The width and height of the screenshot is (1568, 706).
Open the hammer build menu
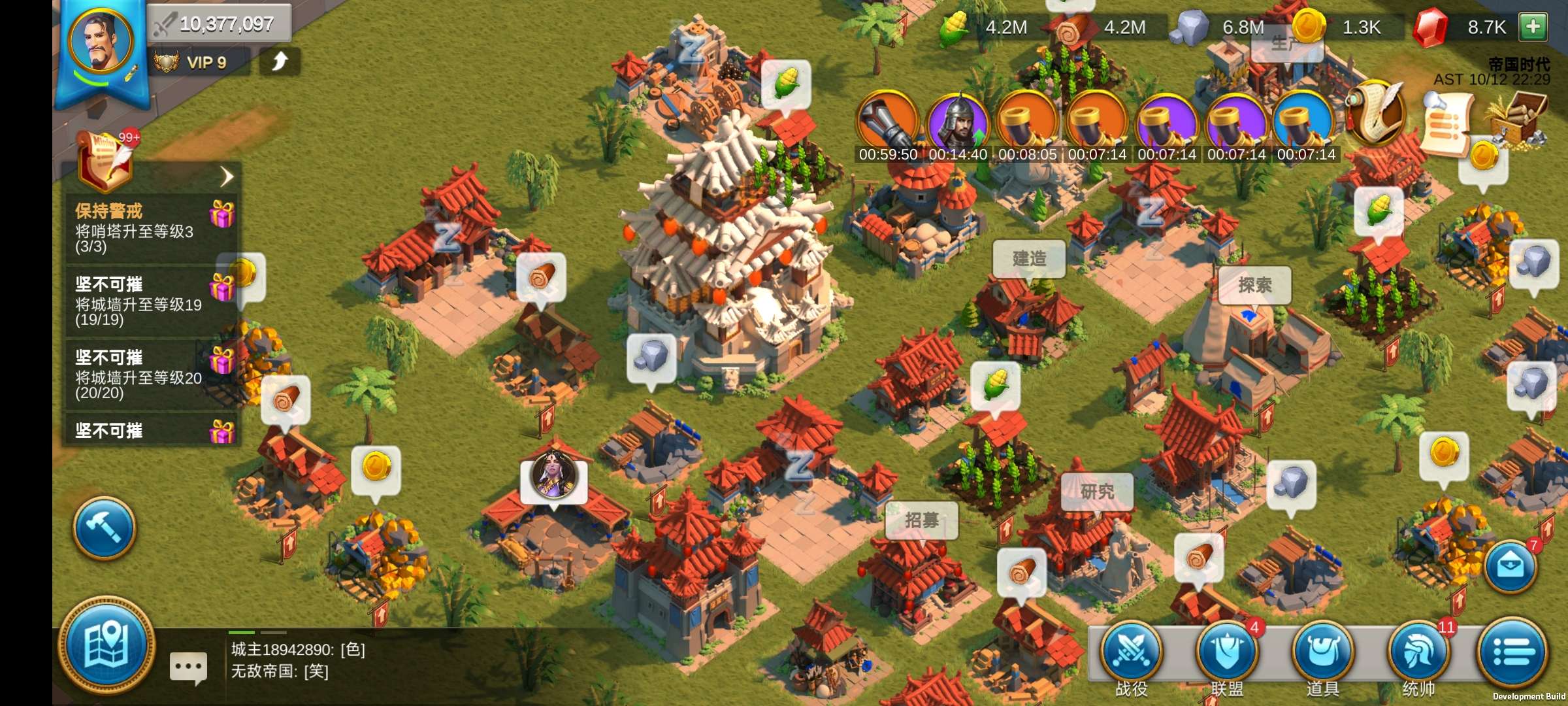(105, 528)
